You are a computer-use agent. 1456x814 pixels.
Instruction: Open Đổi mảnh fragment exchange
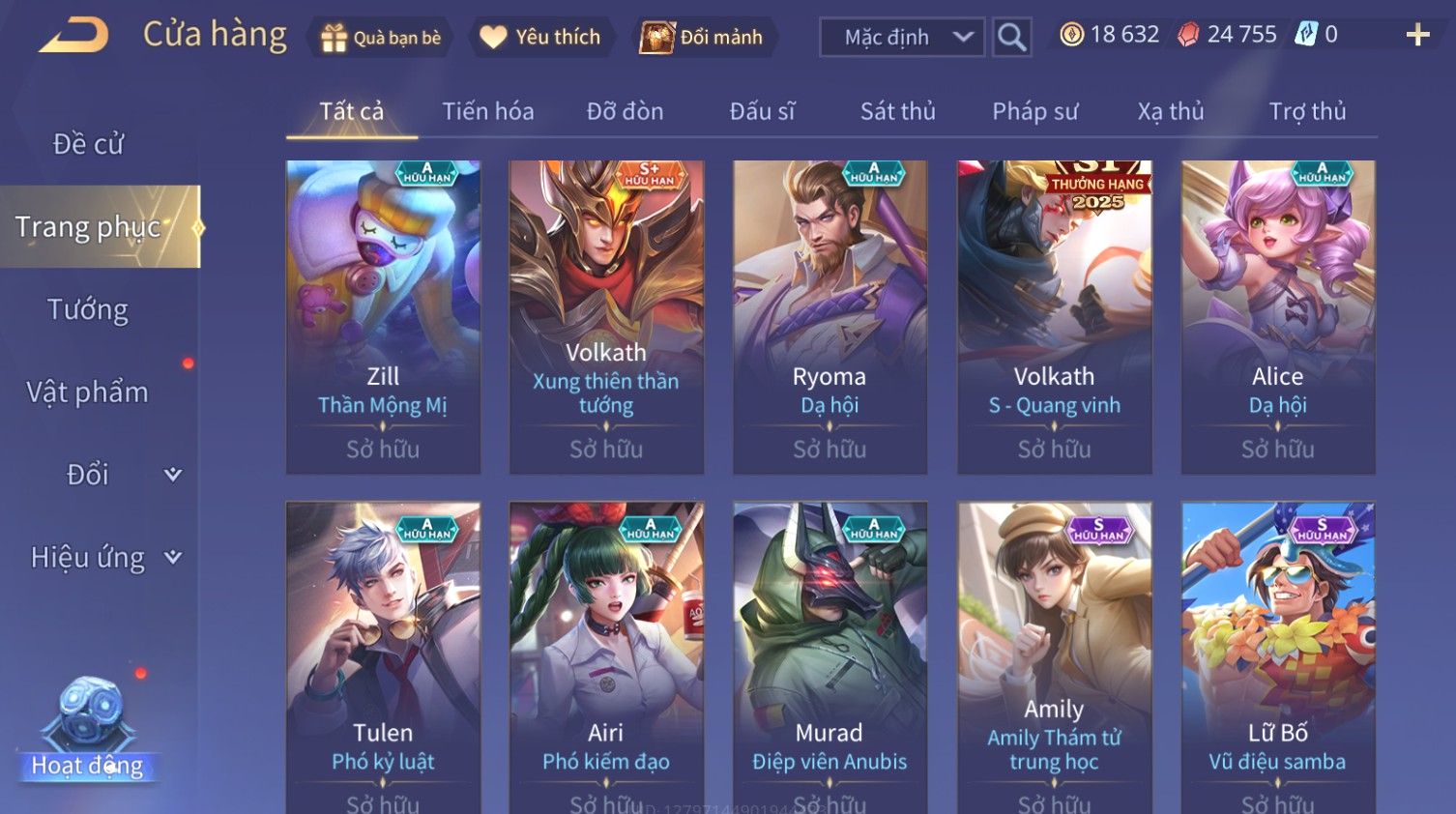pos(703,38)
